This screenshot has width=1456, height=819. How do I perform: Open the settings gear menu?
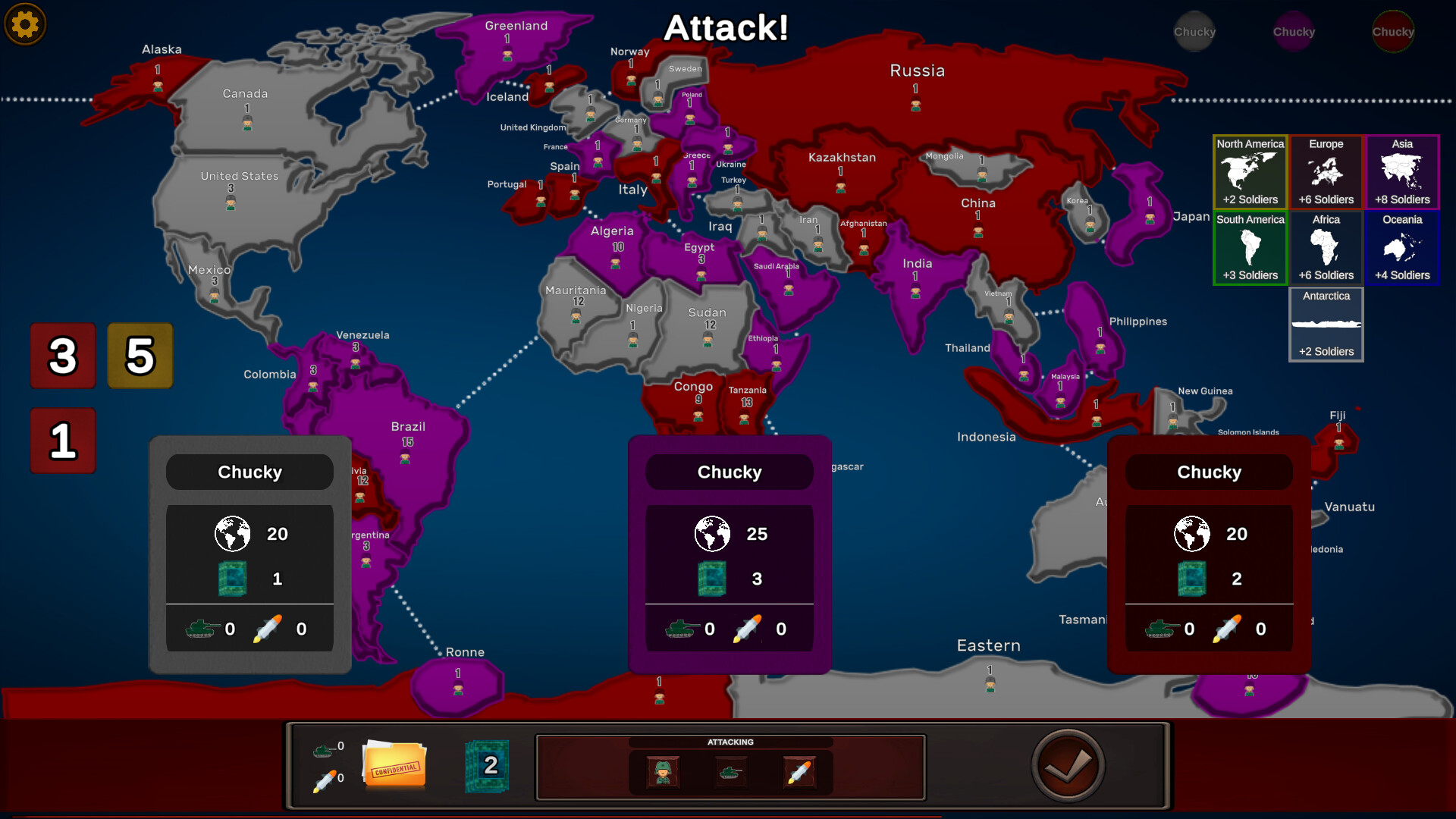[25, 24]
